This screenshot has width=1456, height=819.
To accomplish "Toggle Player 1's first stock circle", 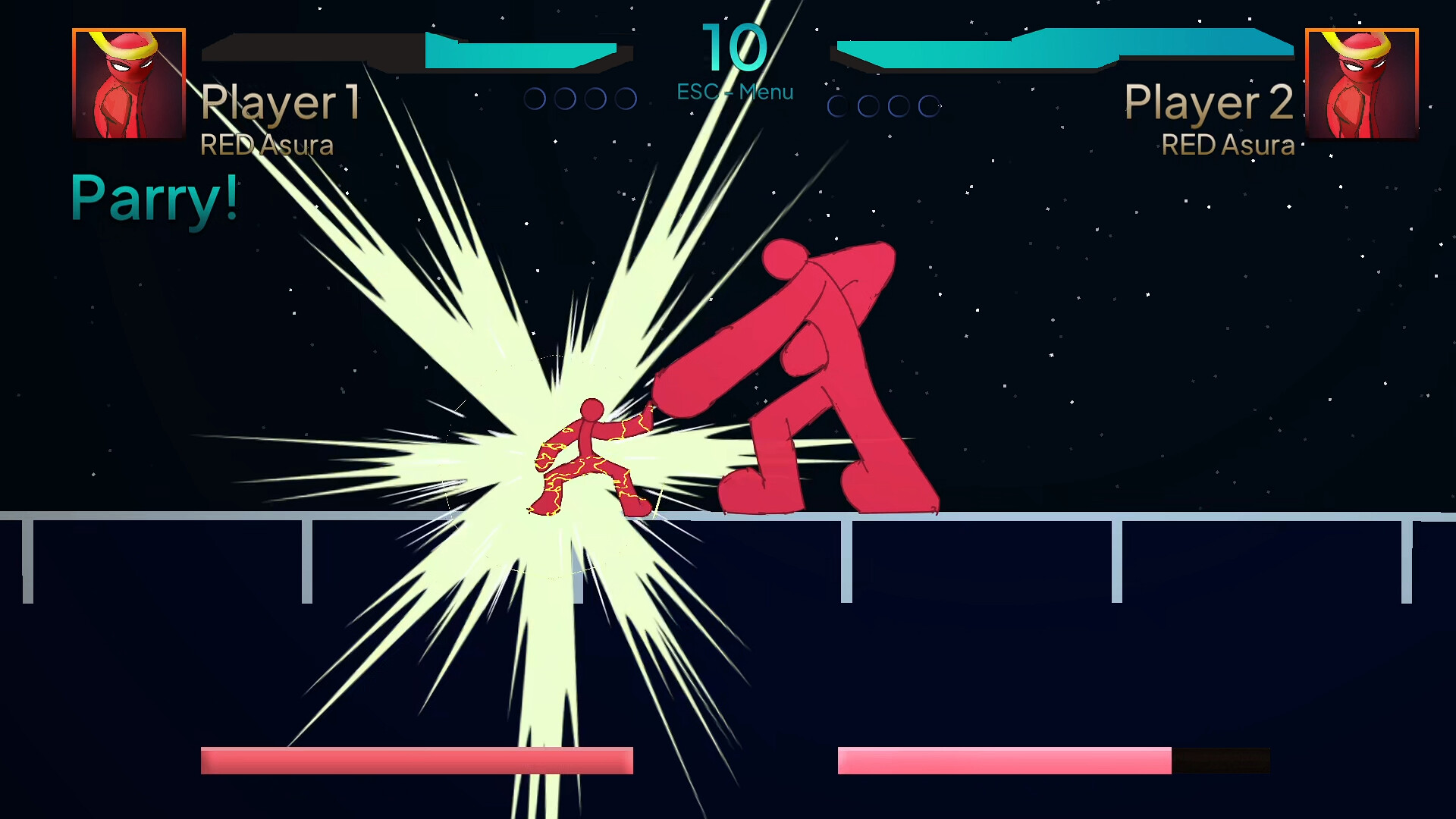I will (x=535, y=97).
